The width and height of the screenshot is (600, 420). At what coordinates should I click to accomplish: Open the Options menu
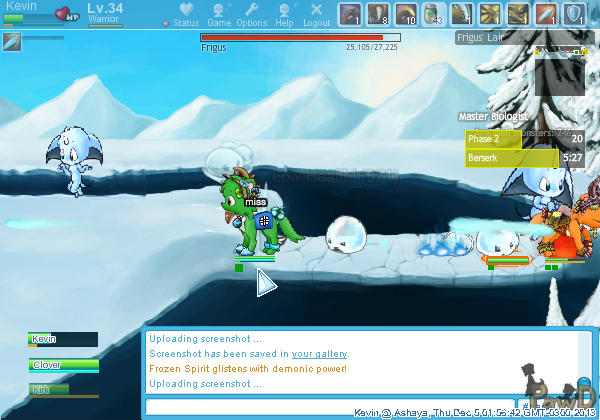coord(251,14)
